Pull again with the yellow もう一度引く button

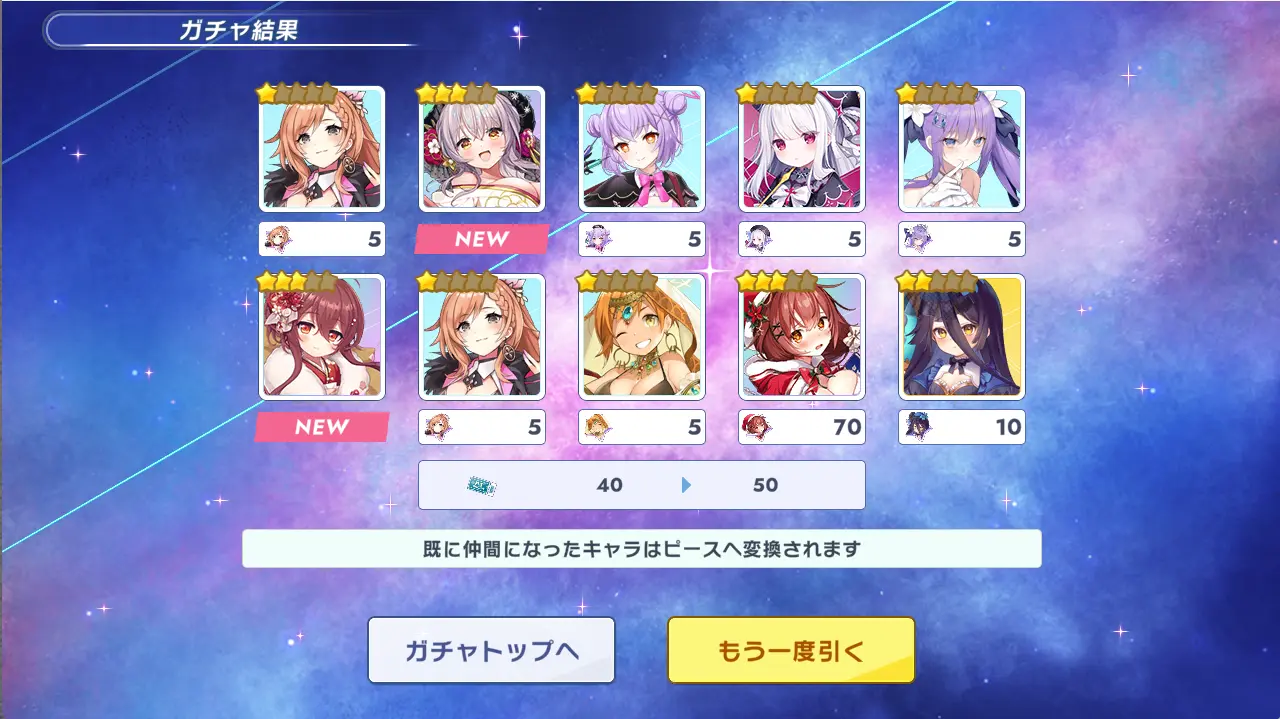coord(791,650)
